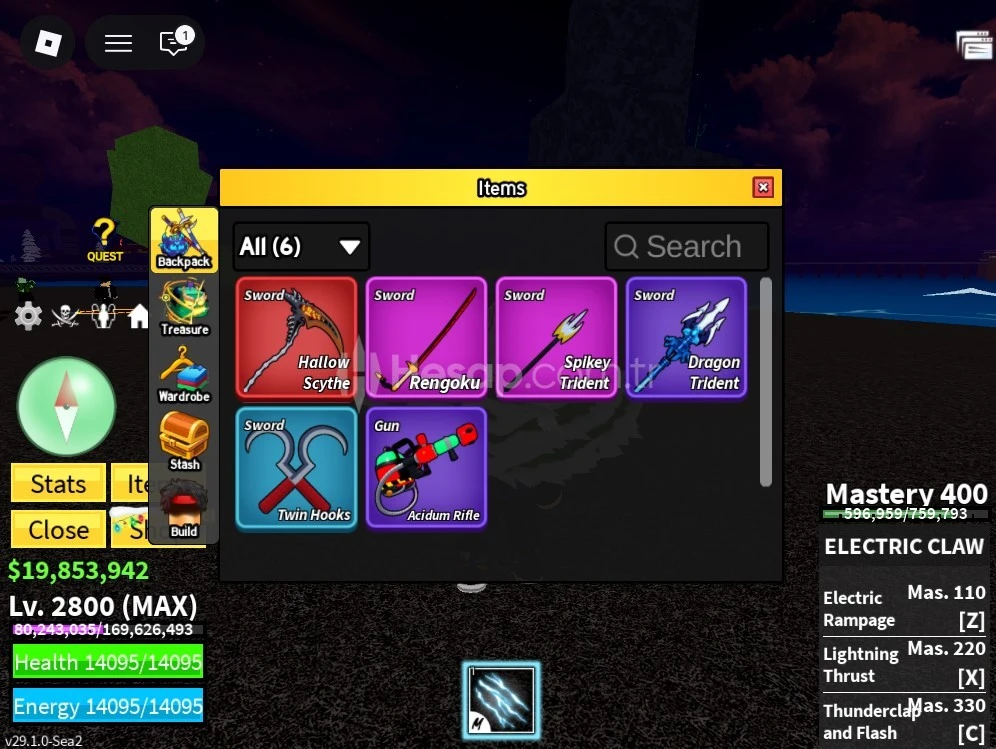996x749 pixels.
Task: Choose the Spikey Trident item
Action: (x=557, y=338)
